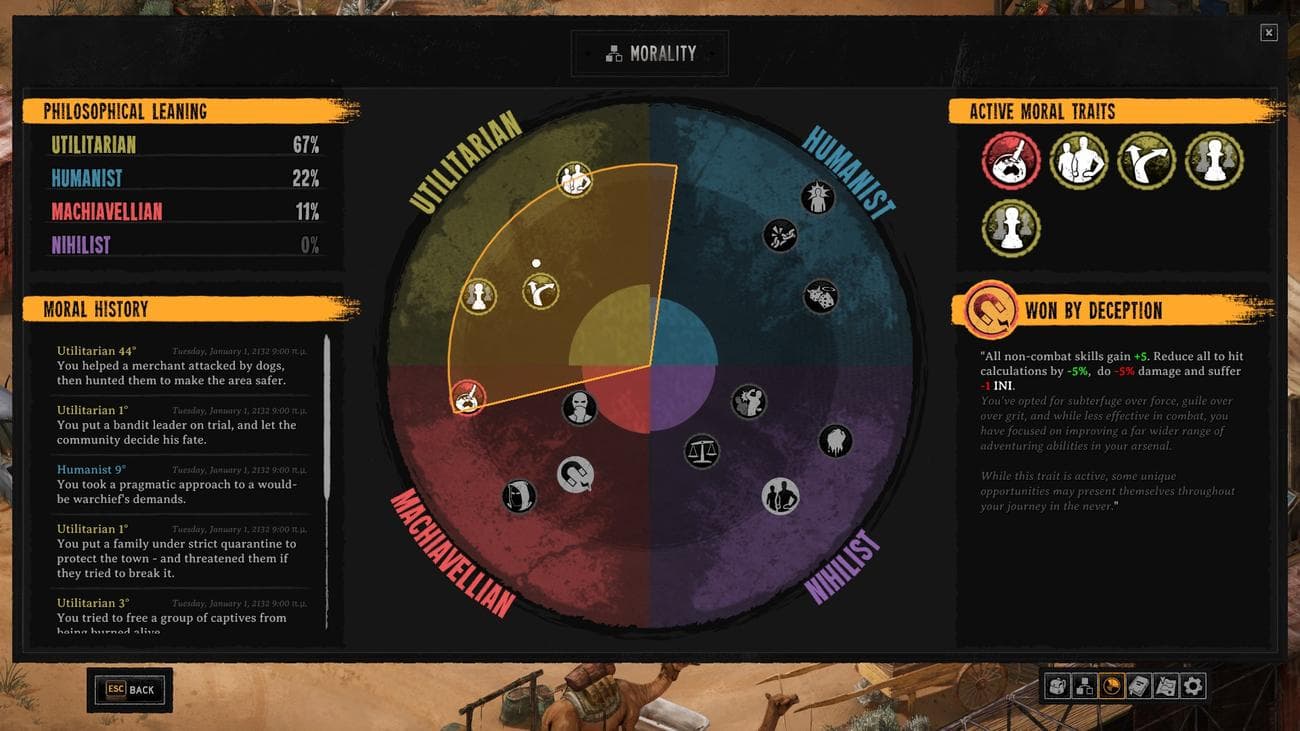The width and height of the screenshot is (1300, 731).
Task: Click the highlighted globe icon in bottom toolbar
Action: (x=1112, y=686)
